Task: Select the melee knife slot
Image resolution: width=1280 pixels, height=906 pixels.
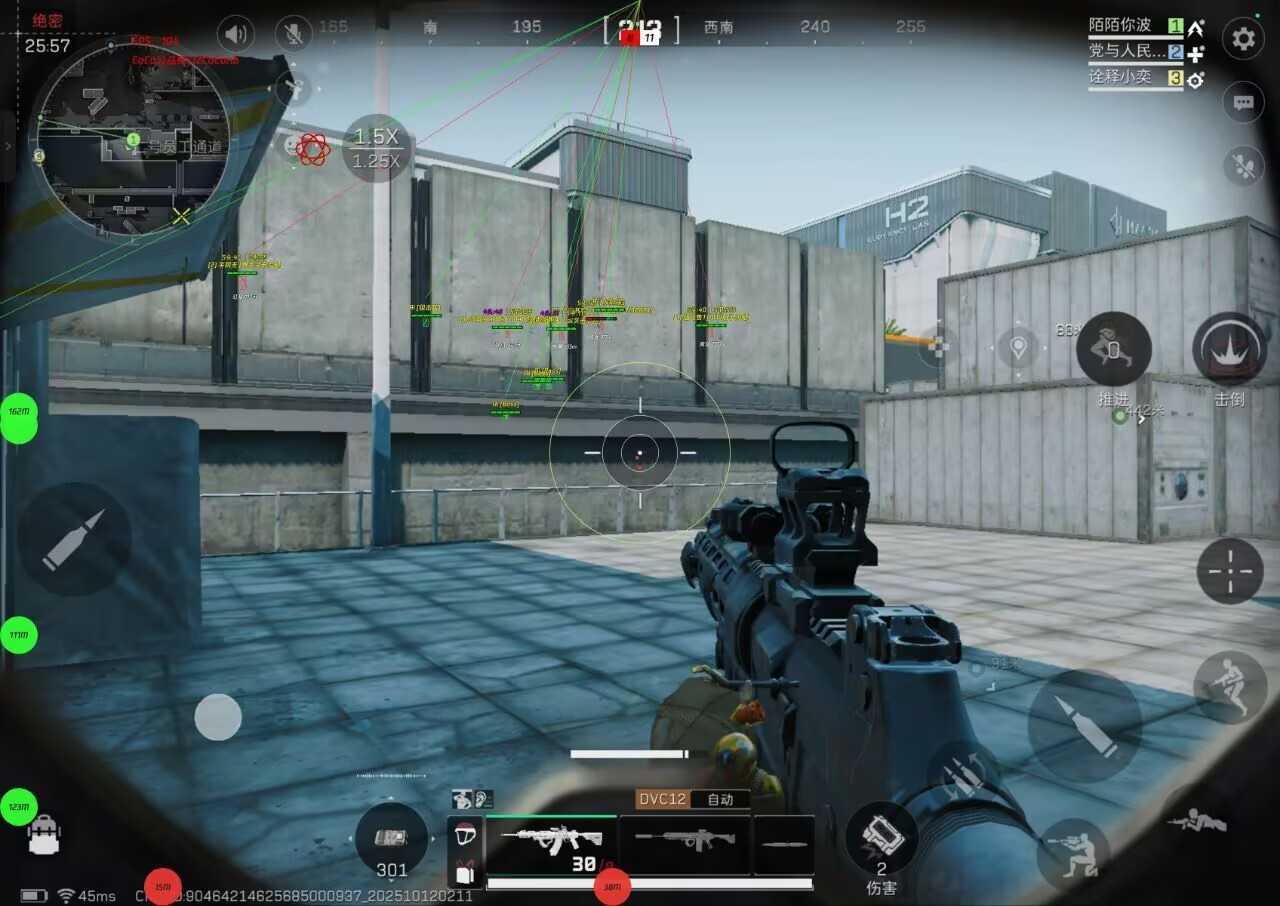Action: [783, 843]
